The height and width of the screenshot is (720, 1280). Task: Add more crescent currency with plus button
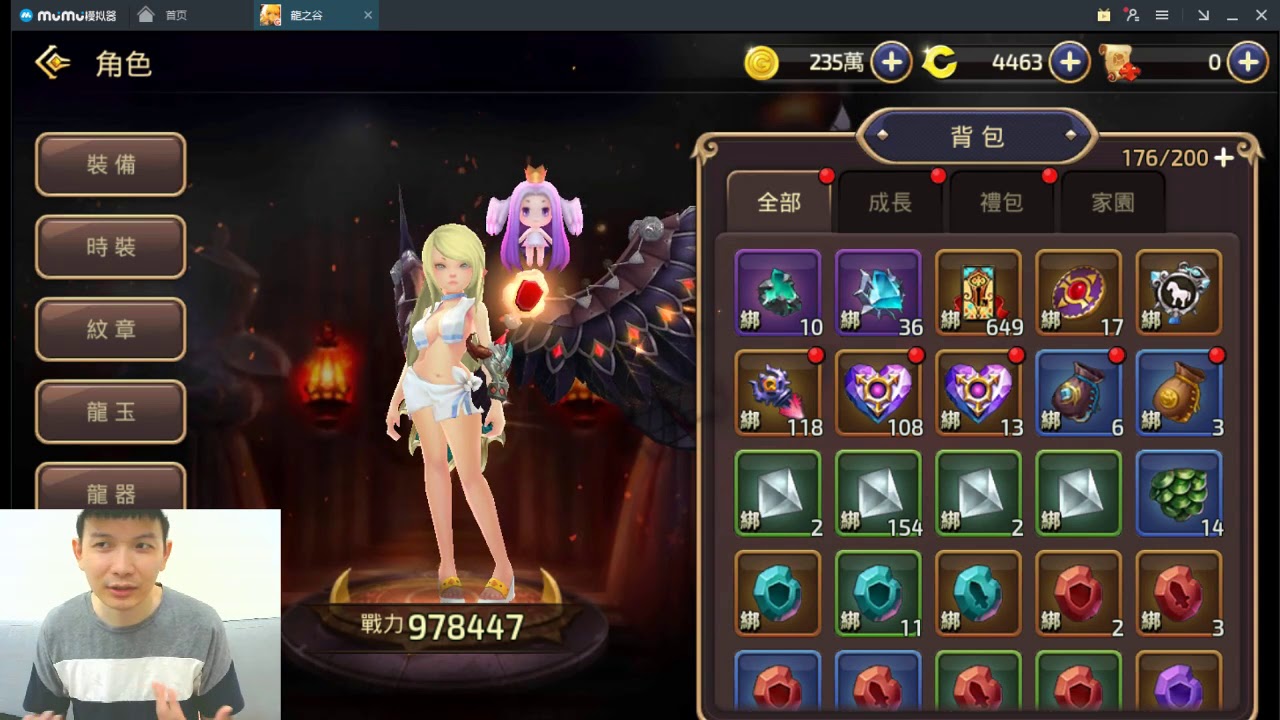[1069, 63]
